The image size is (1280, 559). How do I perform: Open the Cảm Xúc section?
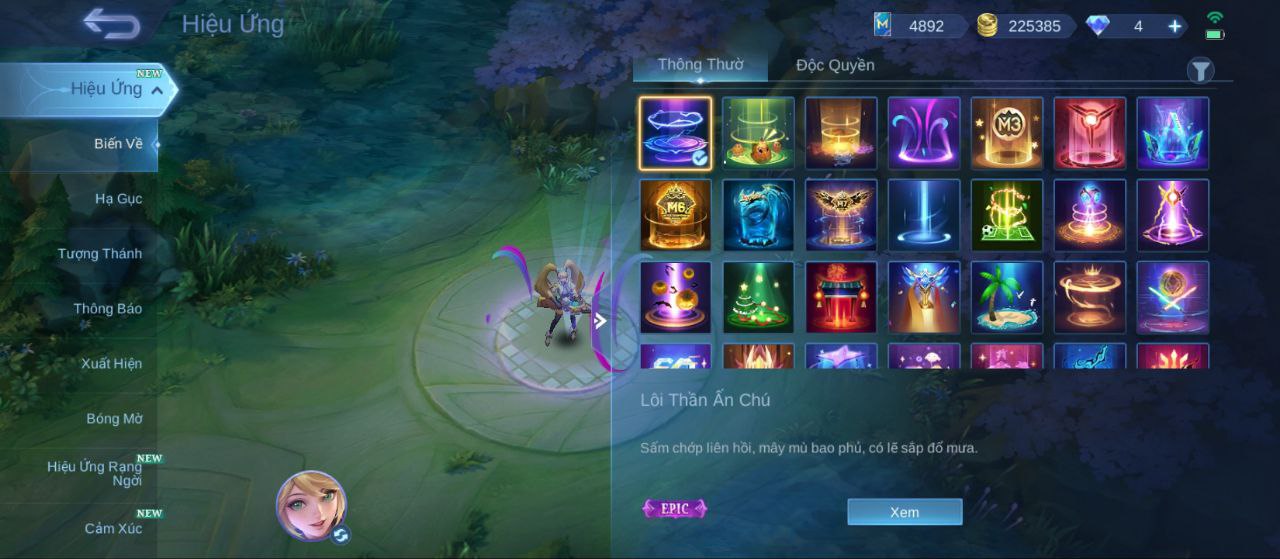(113, 529)
